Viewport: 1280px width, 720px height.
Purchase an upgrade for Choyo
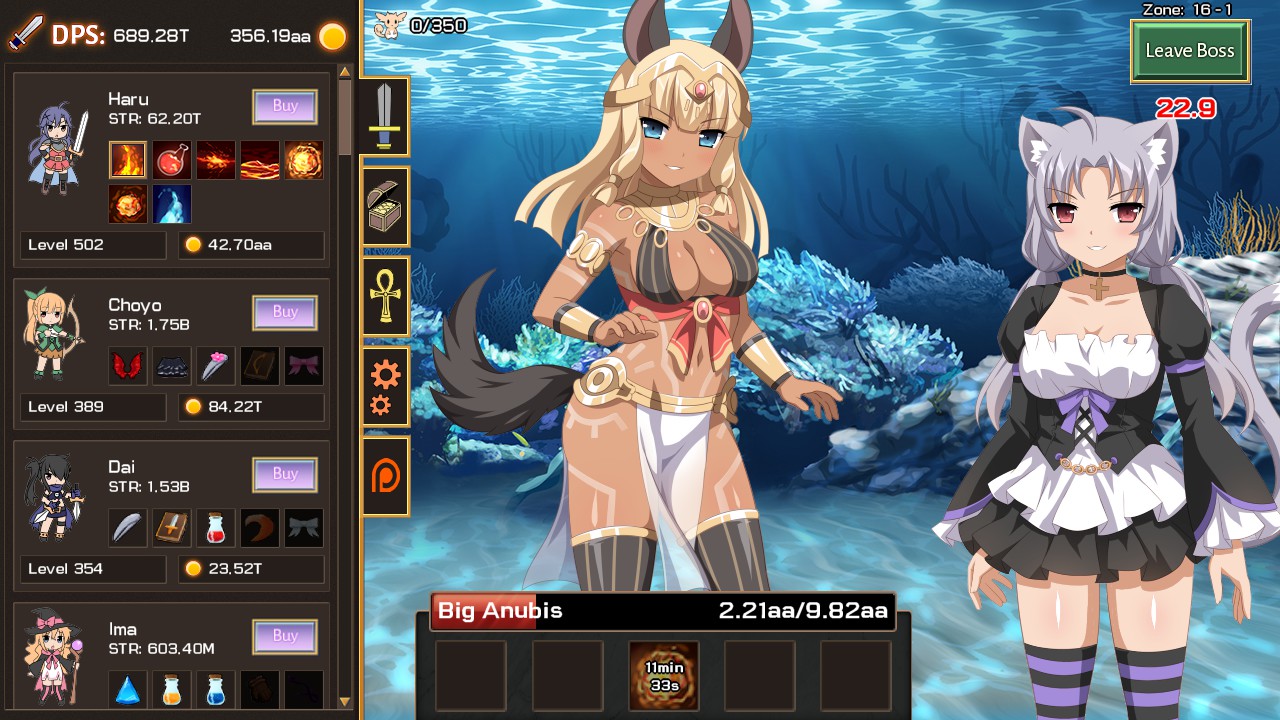coord(285,312)
